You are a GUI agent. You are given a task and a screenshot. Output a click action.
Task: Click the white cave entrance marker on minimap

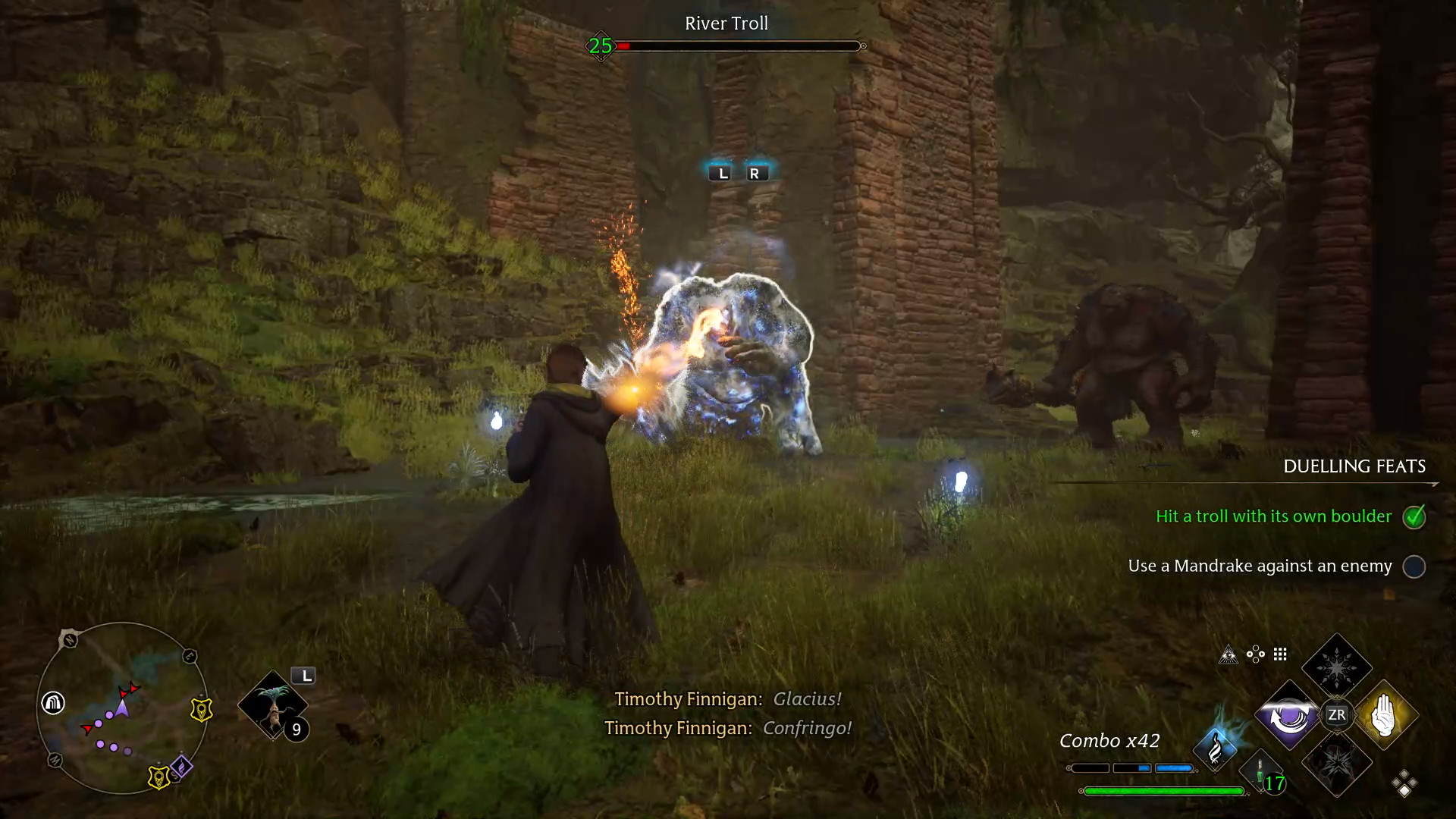(x=53, y=703)
